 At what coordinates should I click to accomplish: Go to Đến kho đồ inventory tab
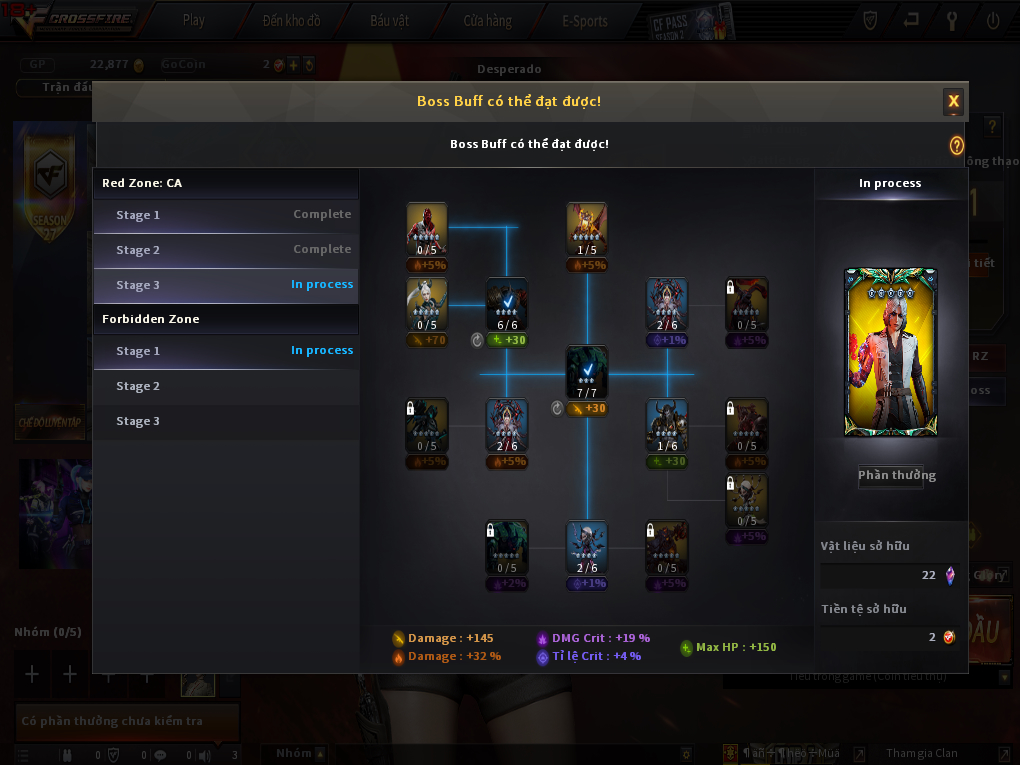(291, 20)
